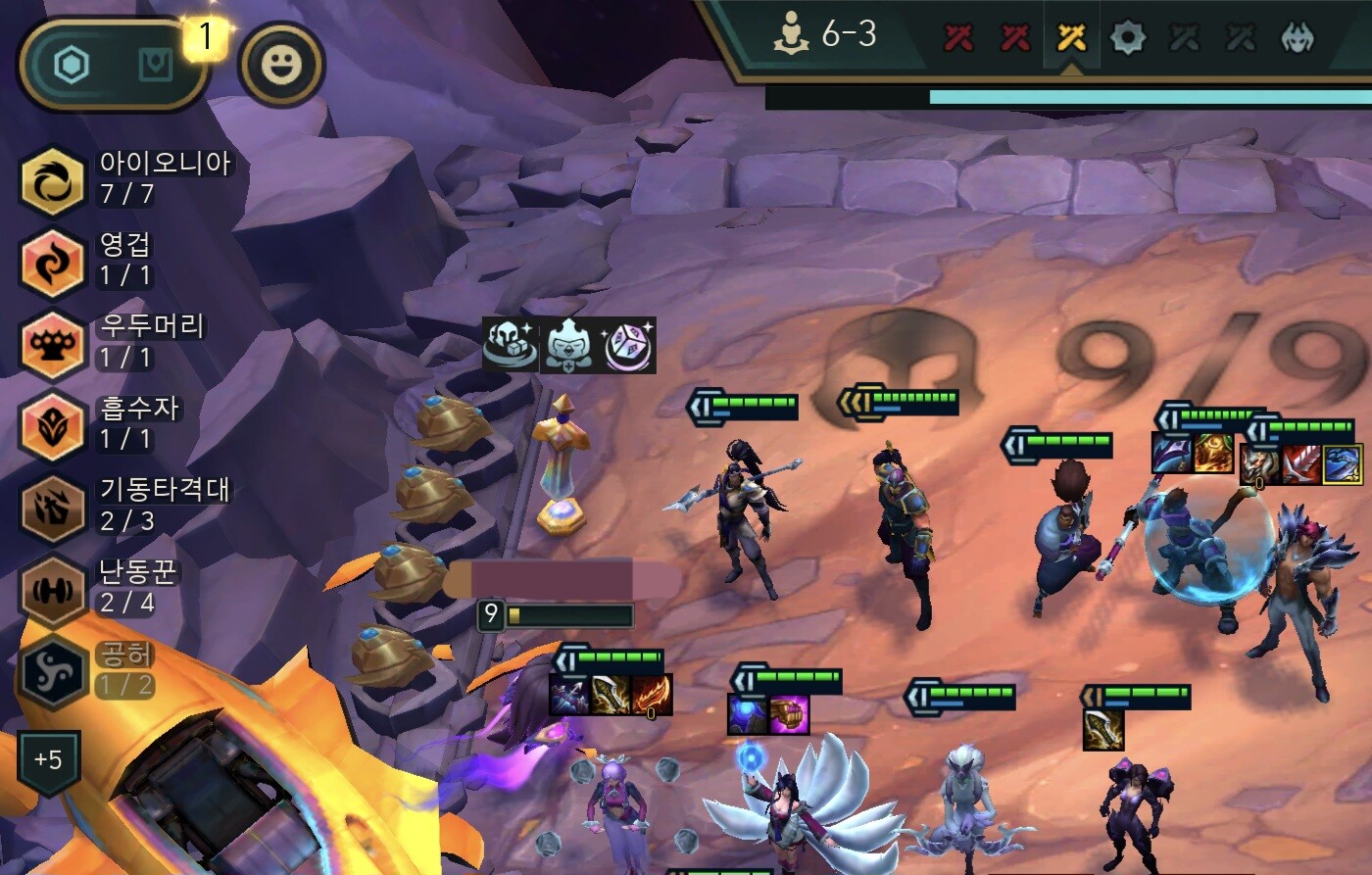Expand the +5 more traits button
This screenshot has width=1372, height=875.
[48, 760]
